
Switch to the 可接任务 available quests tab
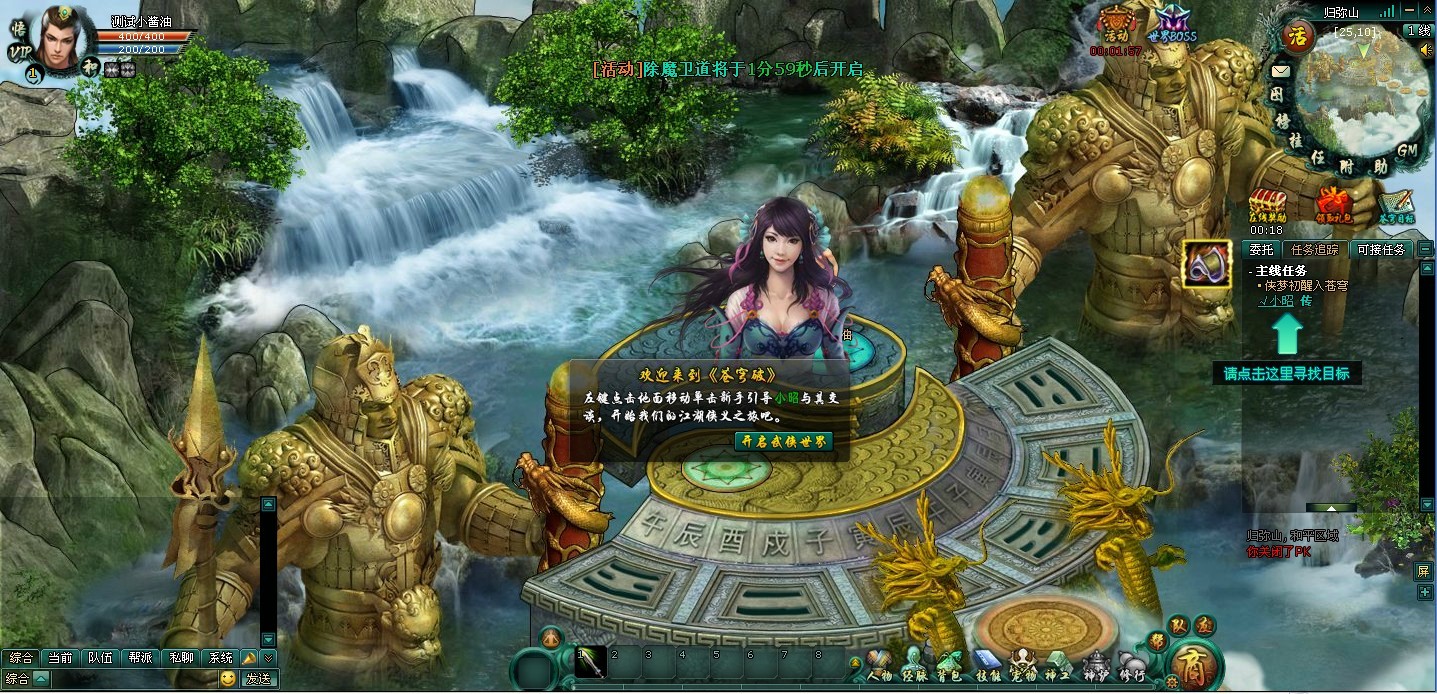pos(1380,249)
